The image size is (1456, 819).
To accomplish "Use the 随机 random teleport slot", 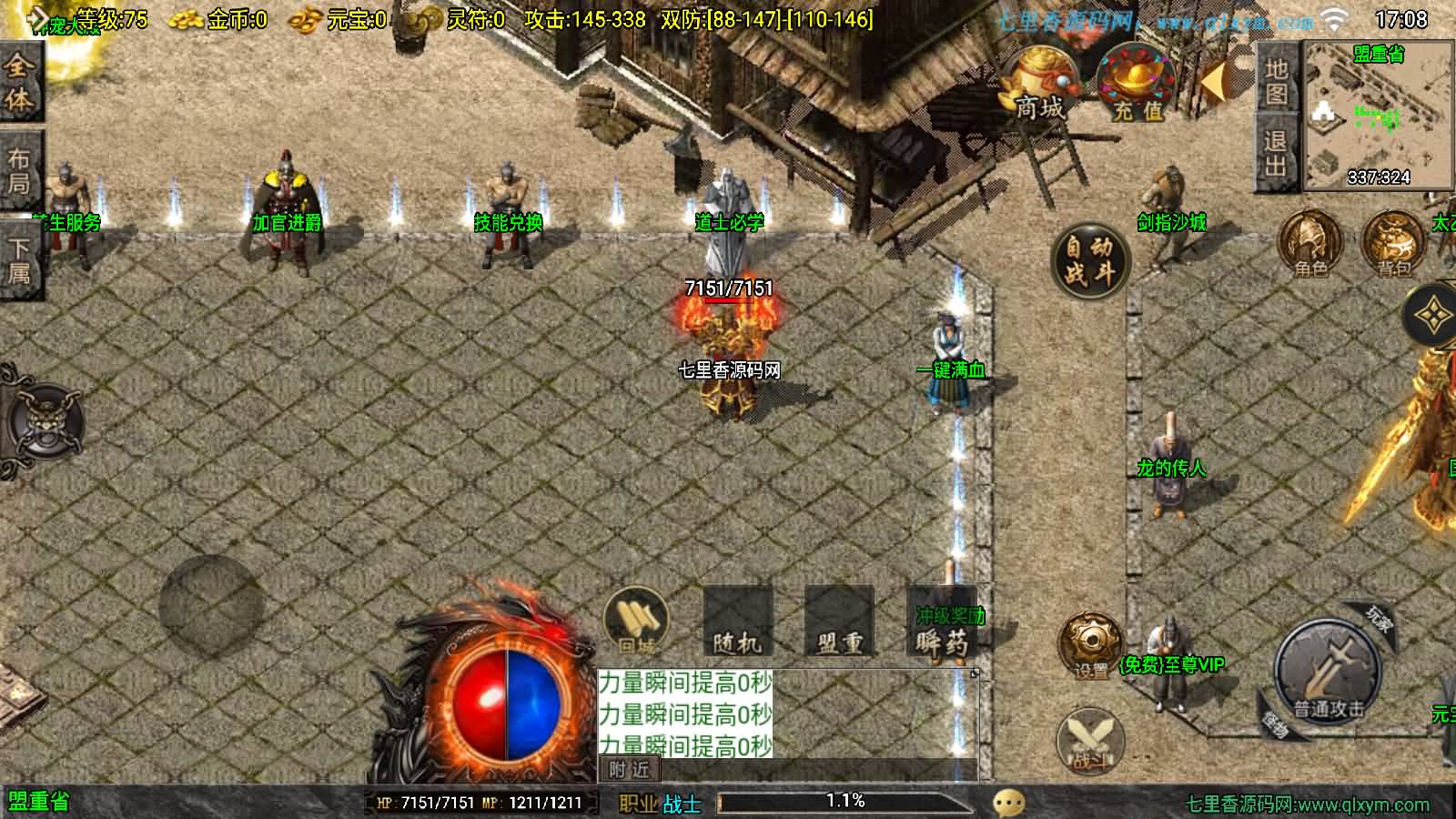I will (738, 622).
